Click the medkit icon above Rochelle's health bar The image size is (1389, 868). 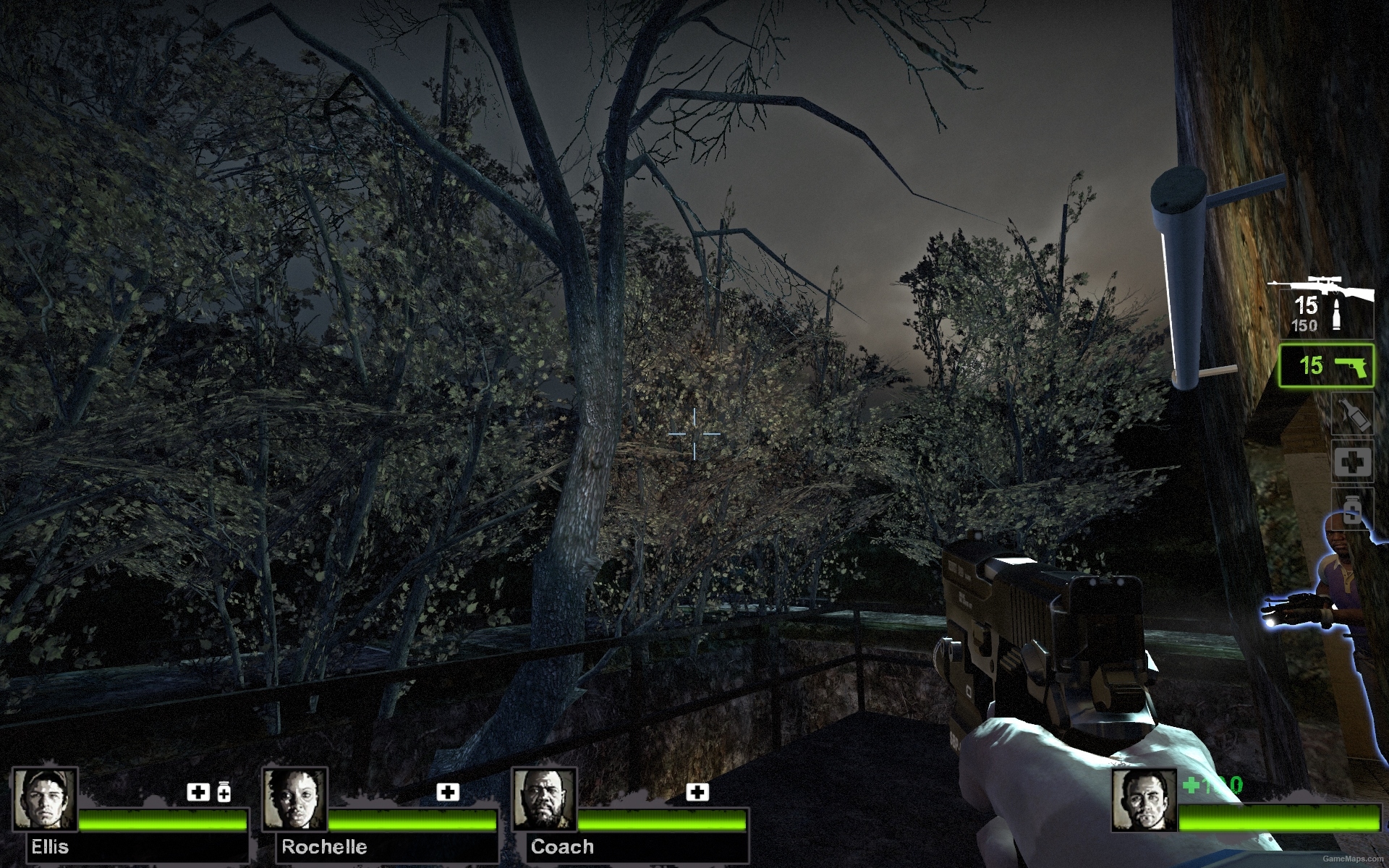(x=449, y=793)
